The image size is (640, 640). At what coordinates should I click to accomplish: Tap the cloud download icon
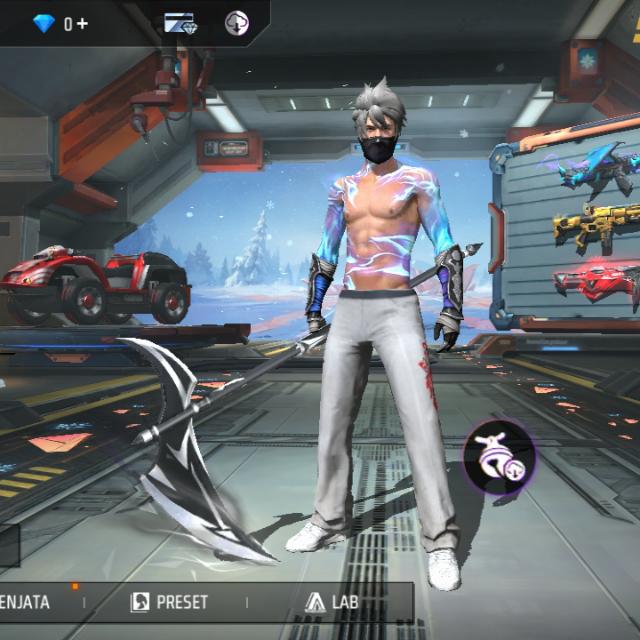point(237,23)
